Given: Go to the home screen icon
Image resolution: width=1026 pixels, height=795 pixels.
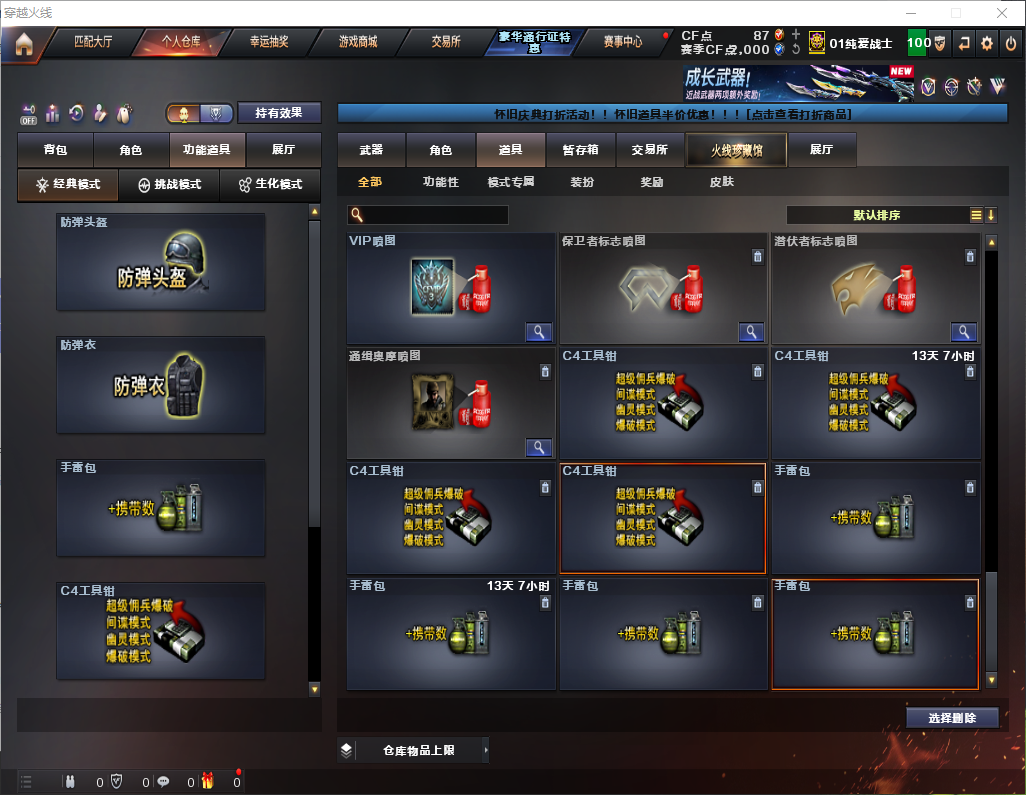Looking at the screenshot, I should 23,43.
